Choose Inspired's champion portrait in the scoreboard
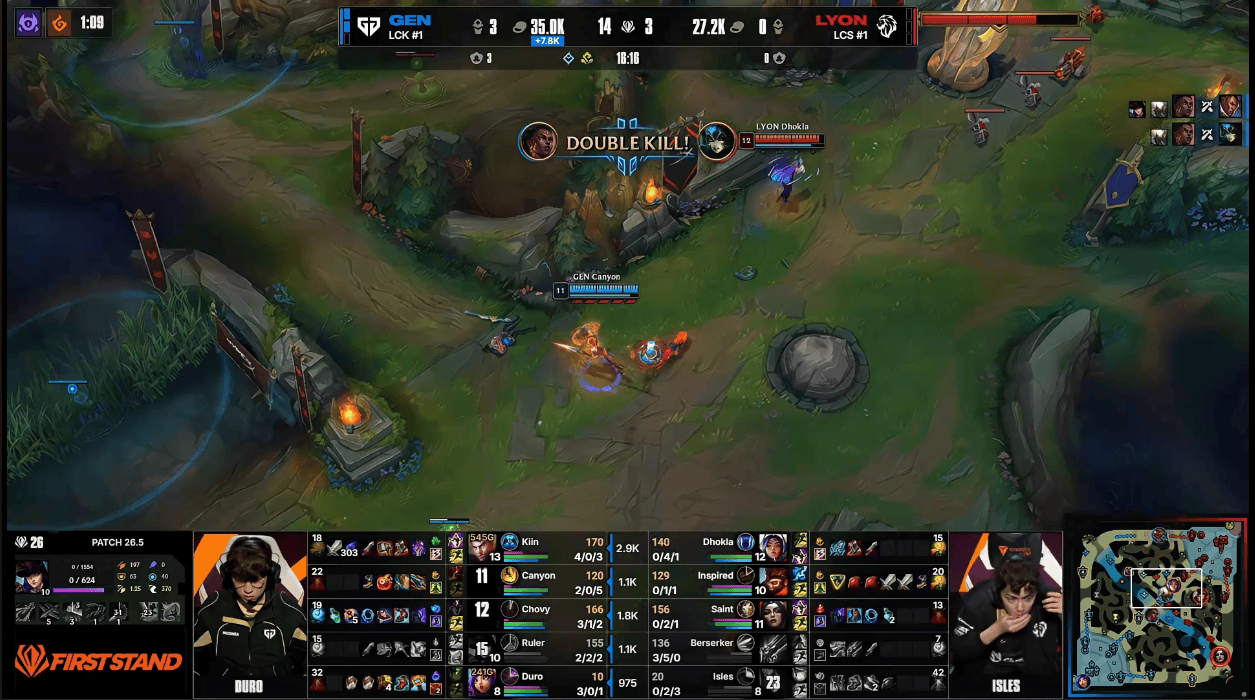The image size is (1255, 700). [x=773, y=578]
